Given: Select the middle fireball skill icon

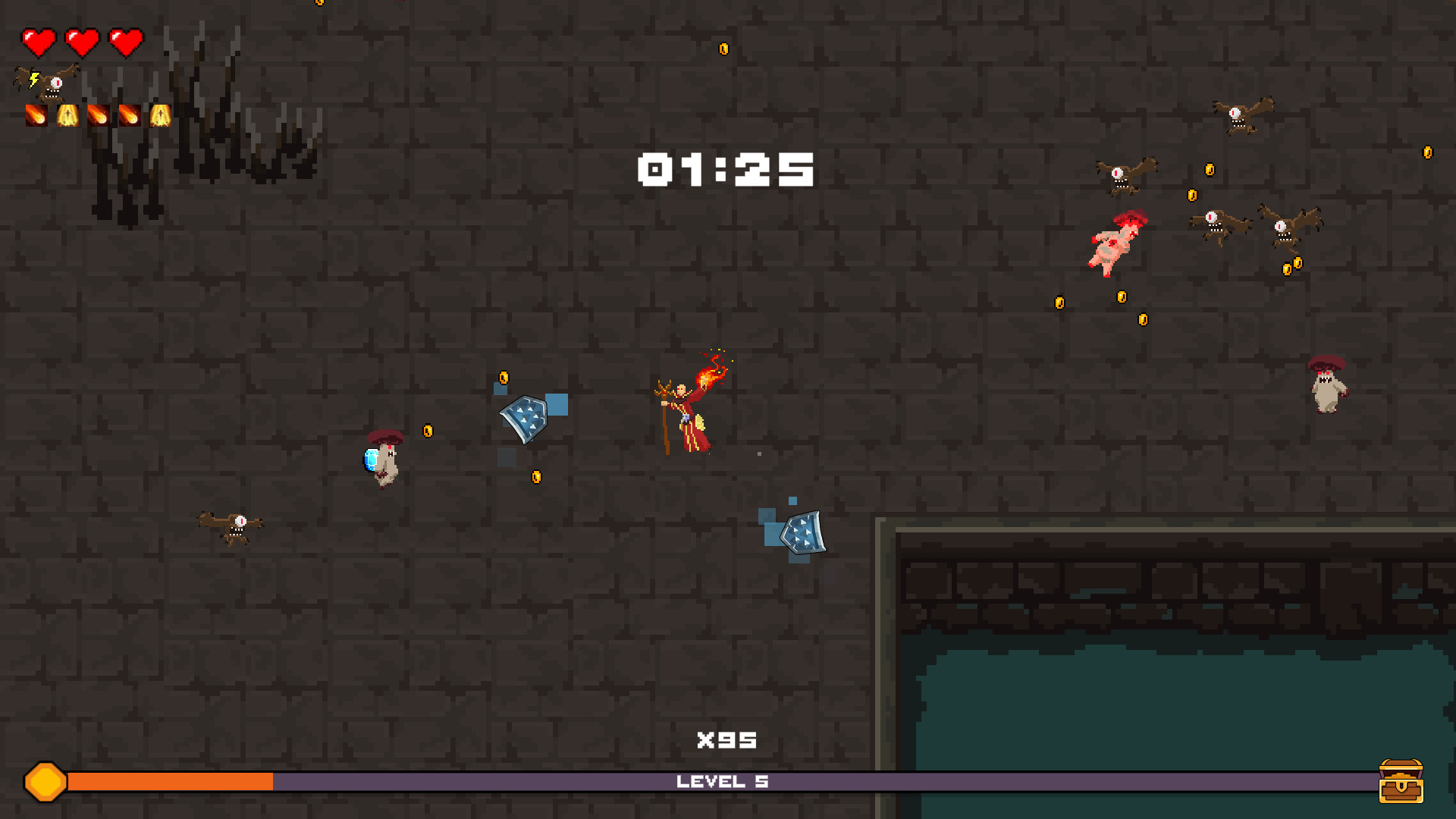Looking at the screenshot, I should (99, 115).
